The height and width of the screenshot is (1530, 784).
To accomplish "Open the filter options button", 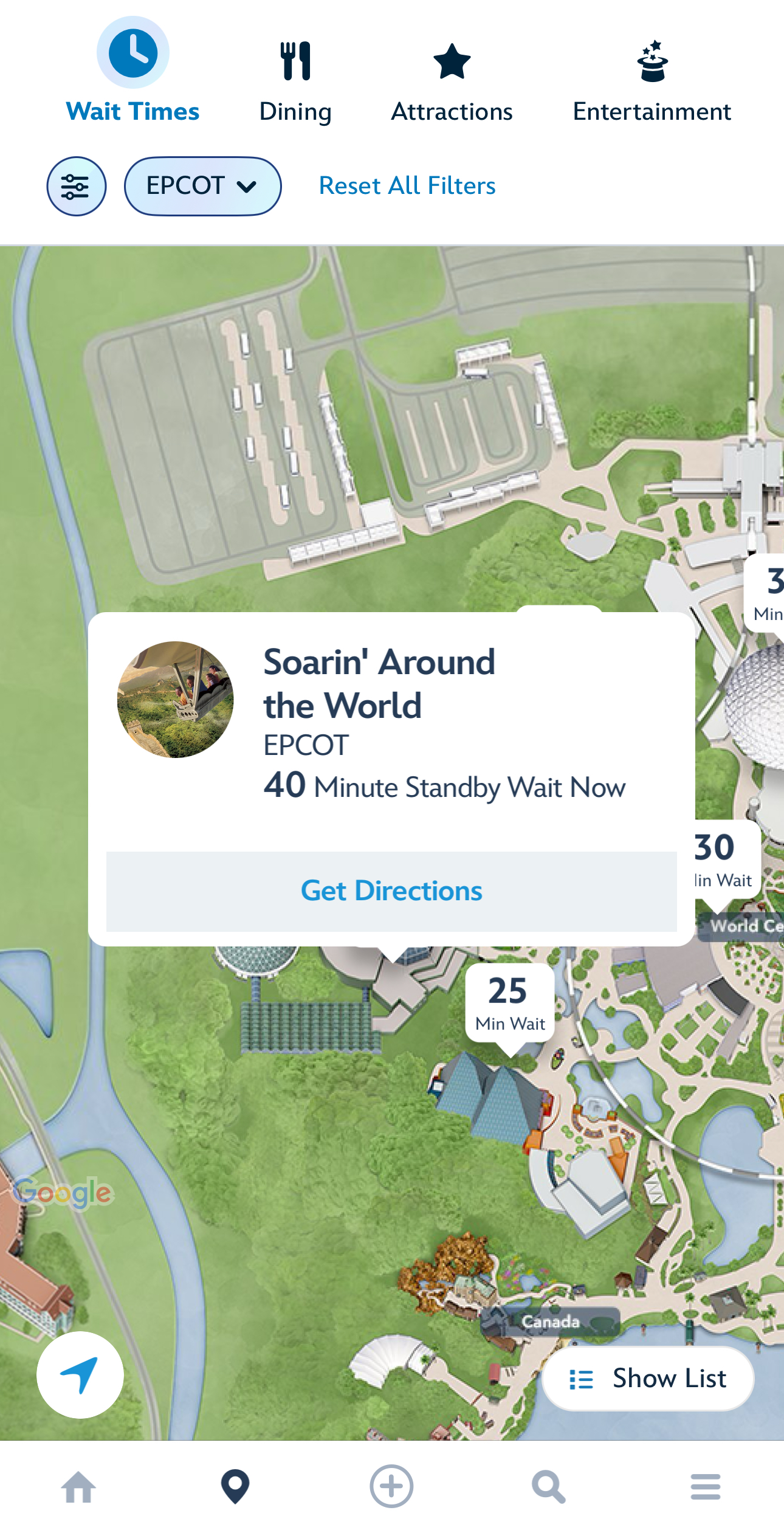I will pyautogui.click(x=77, y=186).
